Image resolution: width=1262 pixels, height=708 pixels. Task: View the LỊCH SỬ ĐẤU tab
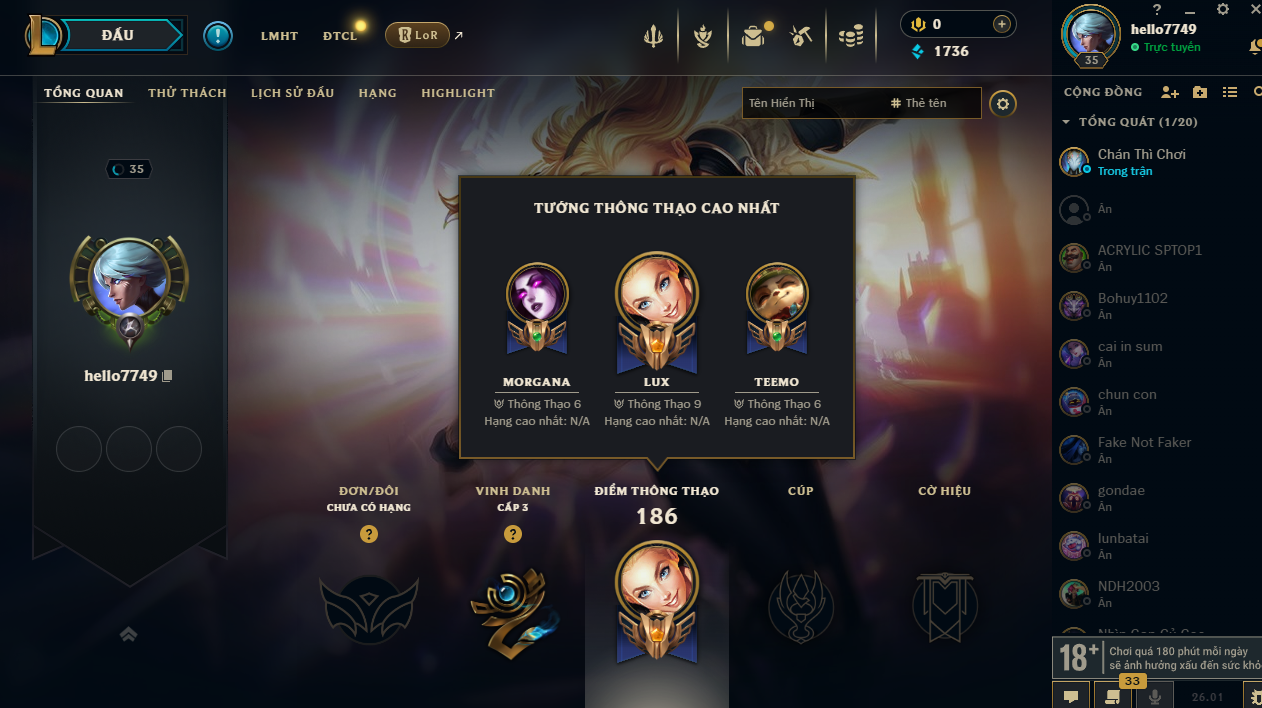(292, 93)
